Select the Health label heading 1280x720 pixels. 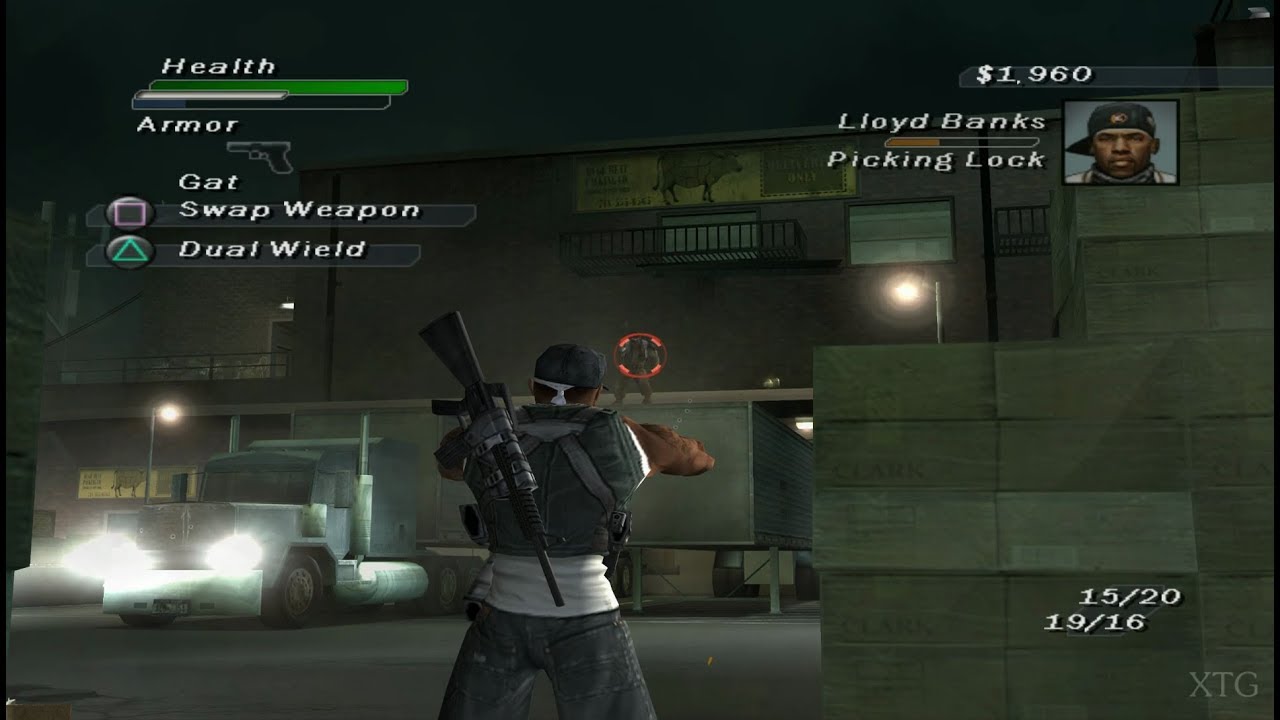coord(215,67)
